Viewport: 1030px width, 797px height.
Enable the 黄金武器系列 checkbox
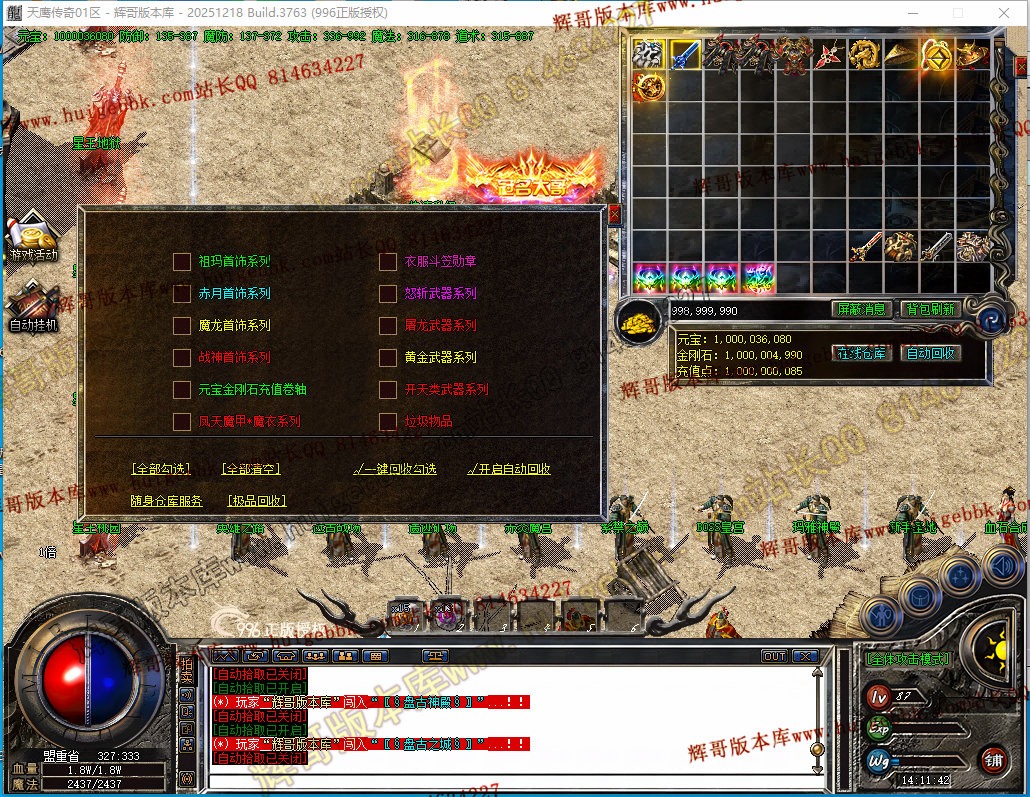pyautogui.click(x=388, y=358)
